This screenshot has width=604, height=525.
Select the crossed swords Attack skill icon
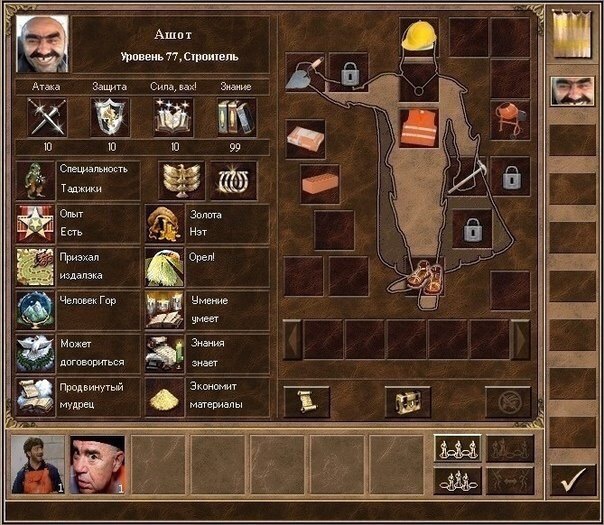point(47,117)
